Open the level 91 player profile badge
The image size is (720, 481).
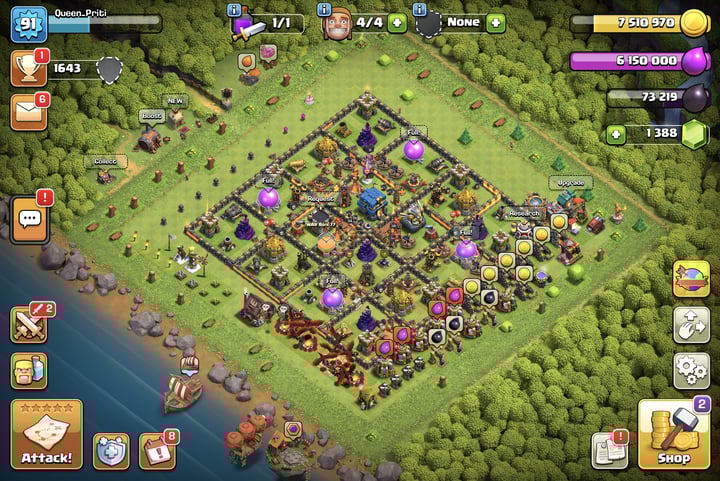point(28,24)
